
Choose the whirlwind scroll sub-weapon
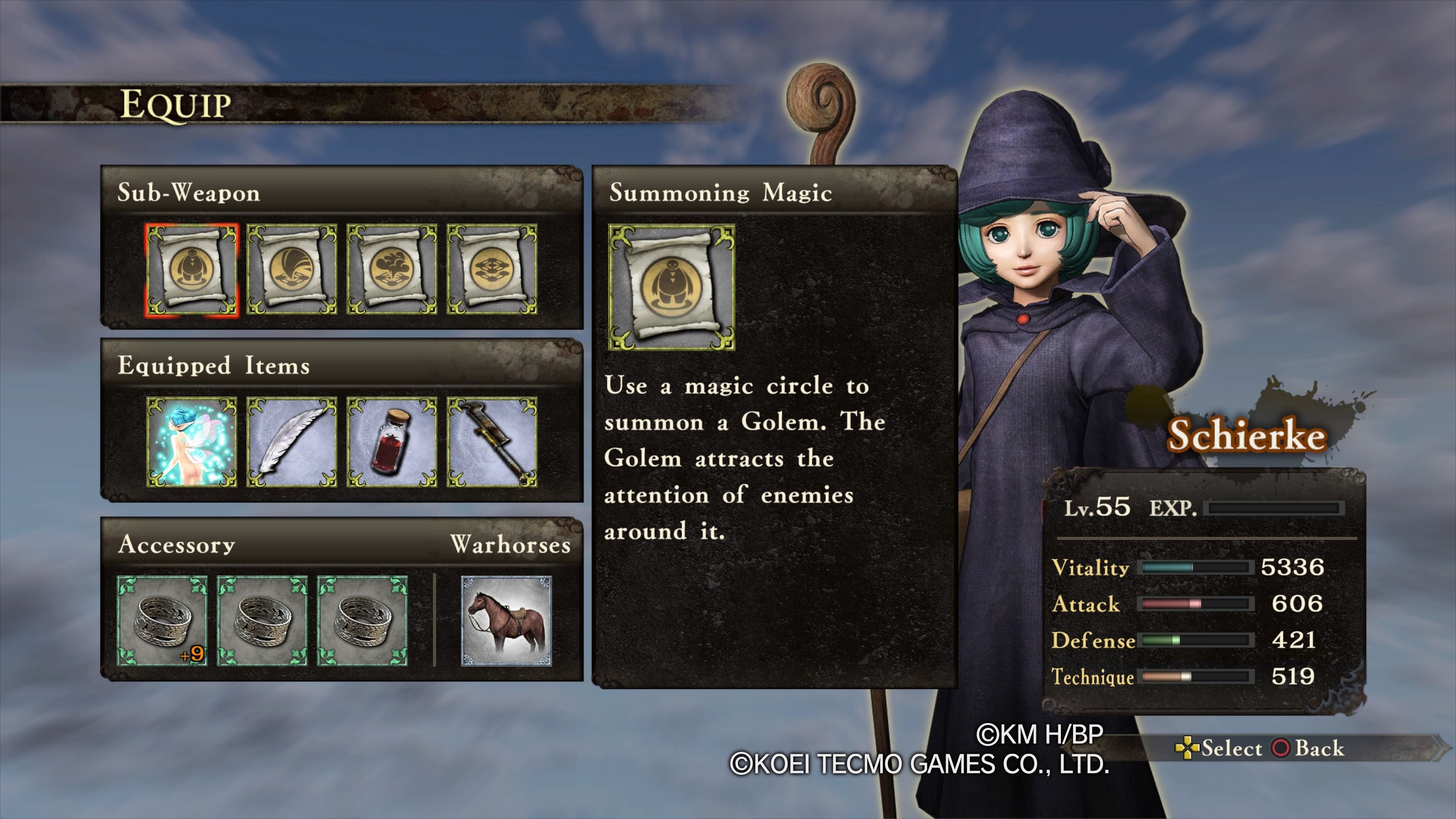[292, 270]
